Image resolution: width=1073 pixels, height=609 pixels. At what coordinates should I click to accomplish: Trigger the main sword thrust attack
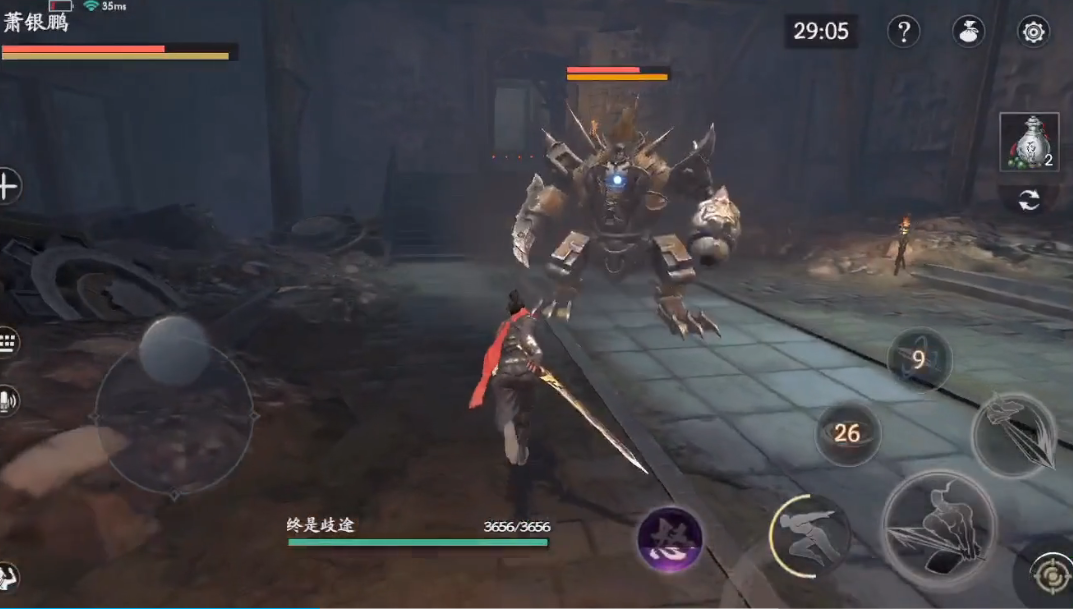click(939, 528)
